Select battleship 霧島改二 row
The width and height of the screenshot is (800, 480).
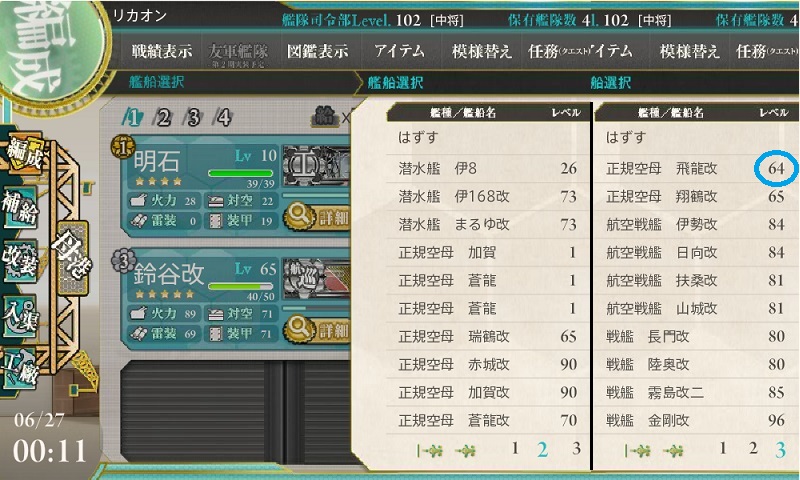[695, 392]
